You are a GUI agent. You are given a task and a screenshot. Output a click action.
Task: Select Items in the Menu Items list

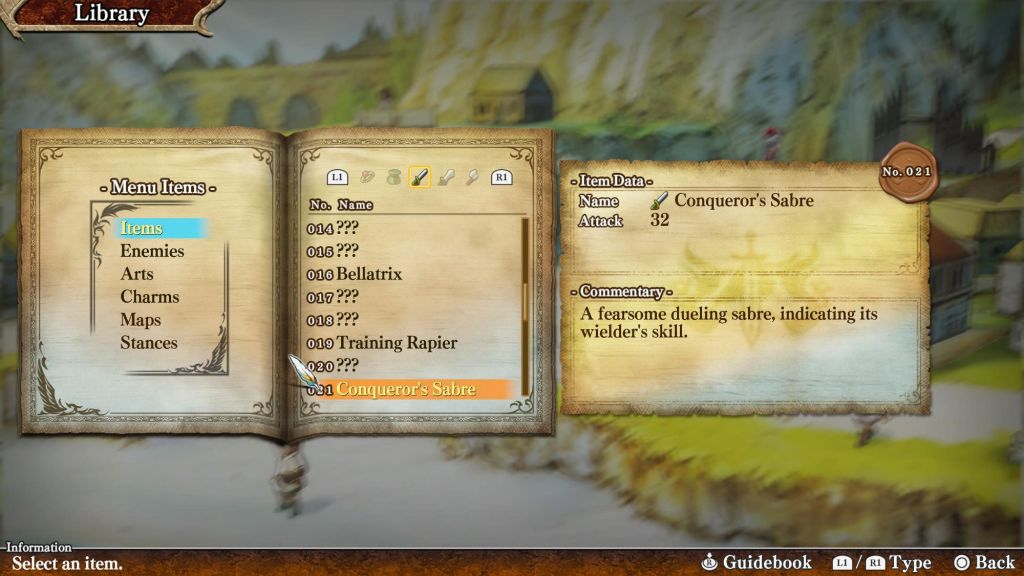pos(142,228)
